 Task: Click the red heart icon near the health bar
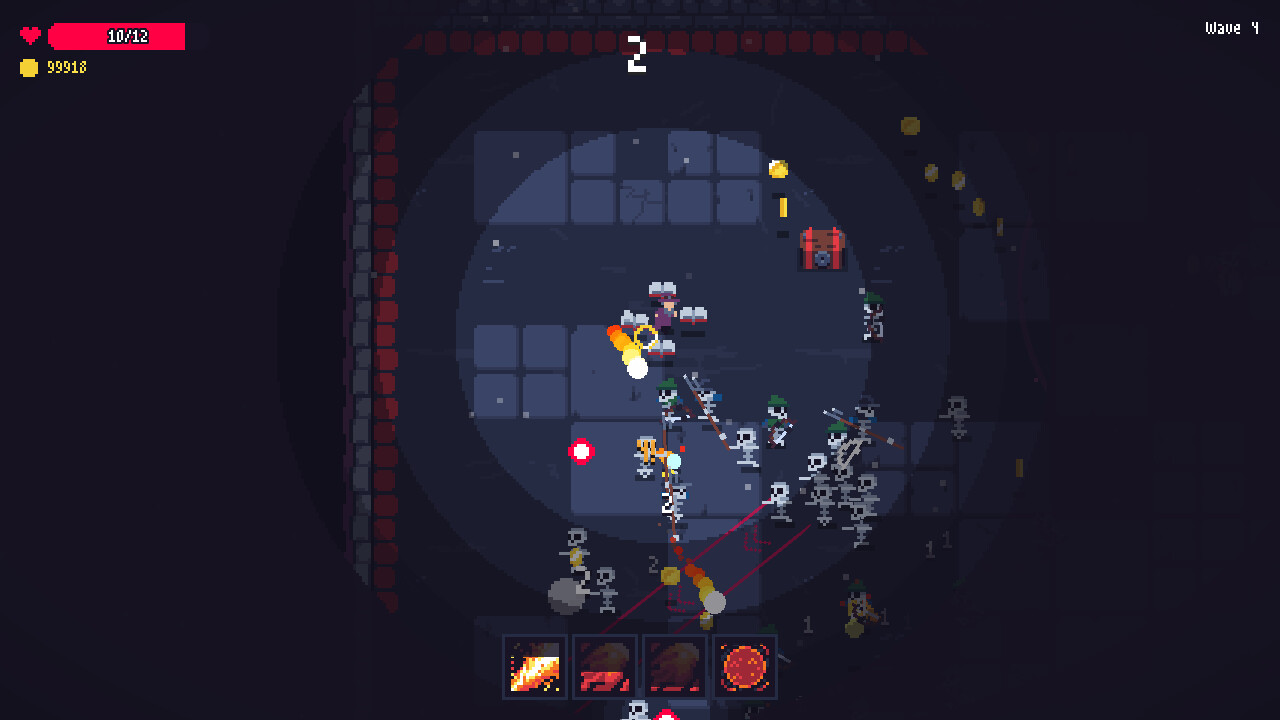(x=29, y=33)
